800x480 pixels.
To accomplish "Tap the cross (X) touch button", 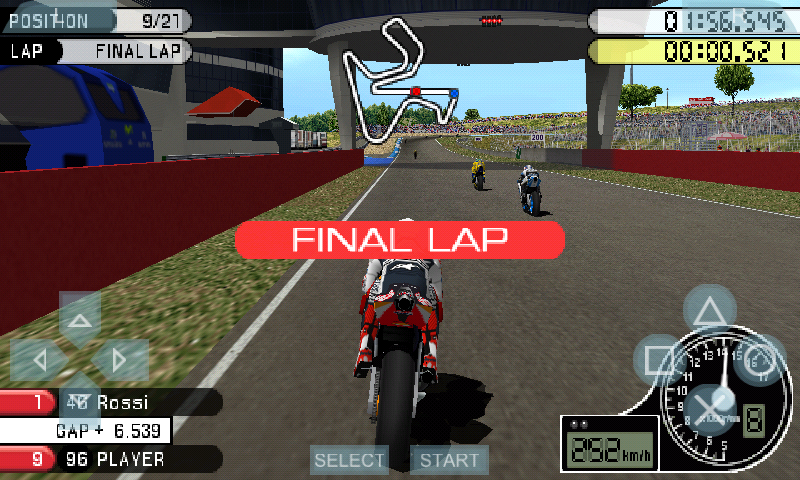I will [710, 410].
